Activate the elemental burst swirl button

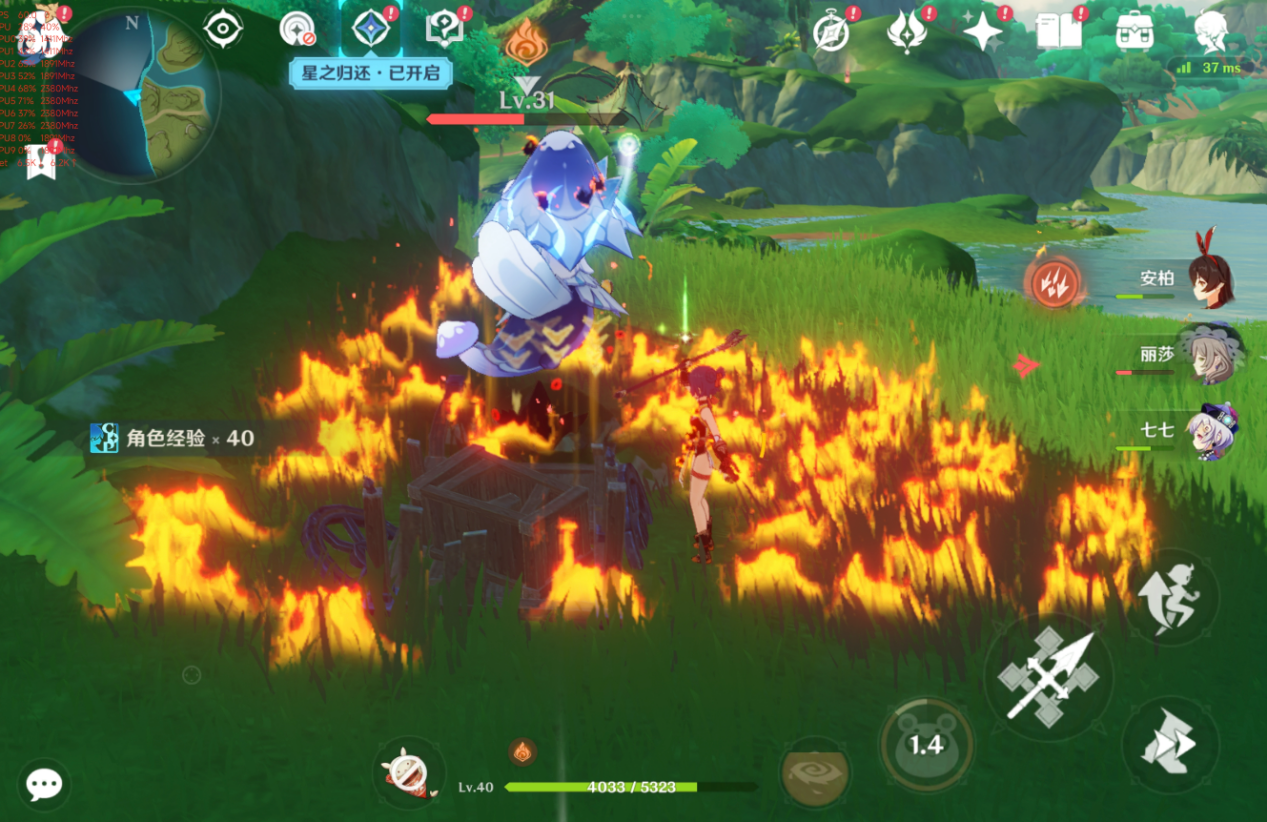coord(815,772)
